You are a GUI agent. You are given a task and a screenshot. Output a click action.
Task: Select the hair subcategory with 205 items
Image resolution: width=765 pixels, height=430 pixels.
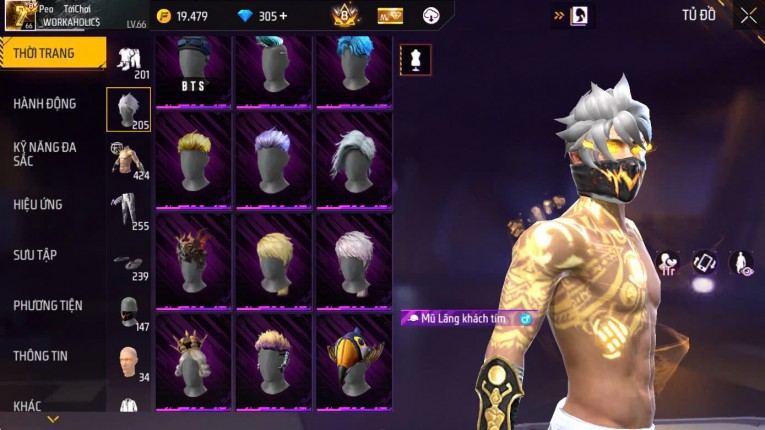pyautogui.click(x=128, y=109)
